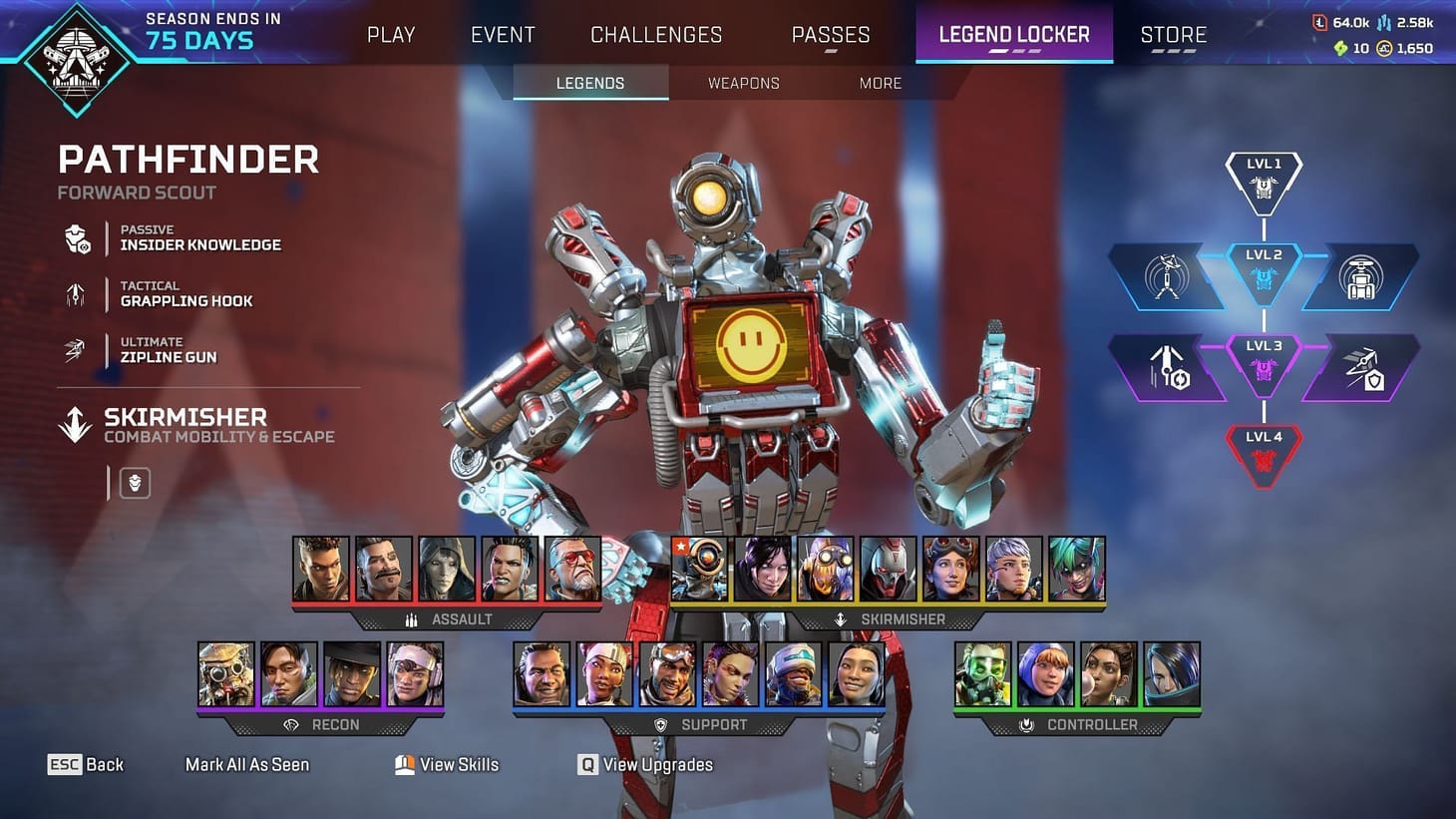This screenshot has width=1456, height=819.
Task: Open the MORE options menu
Action: click(879, 83)
